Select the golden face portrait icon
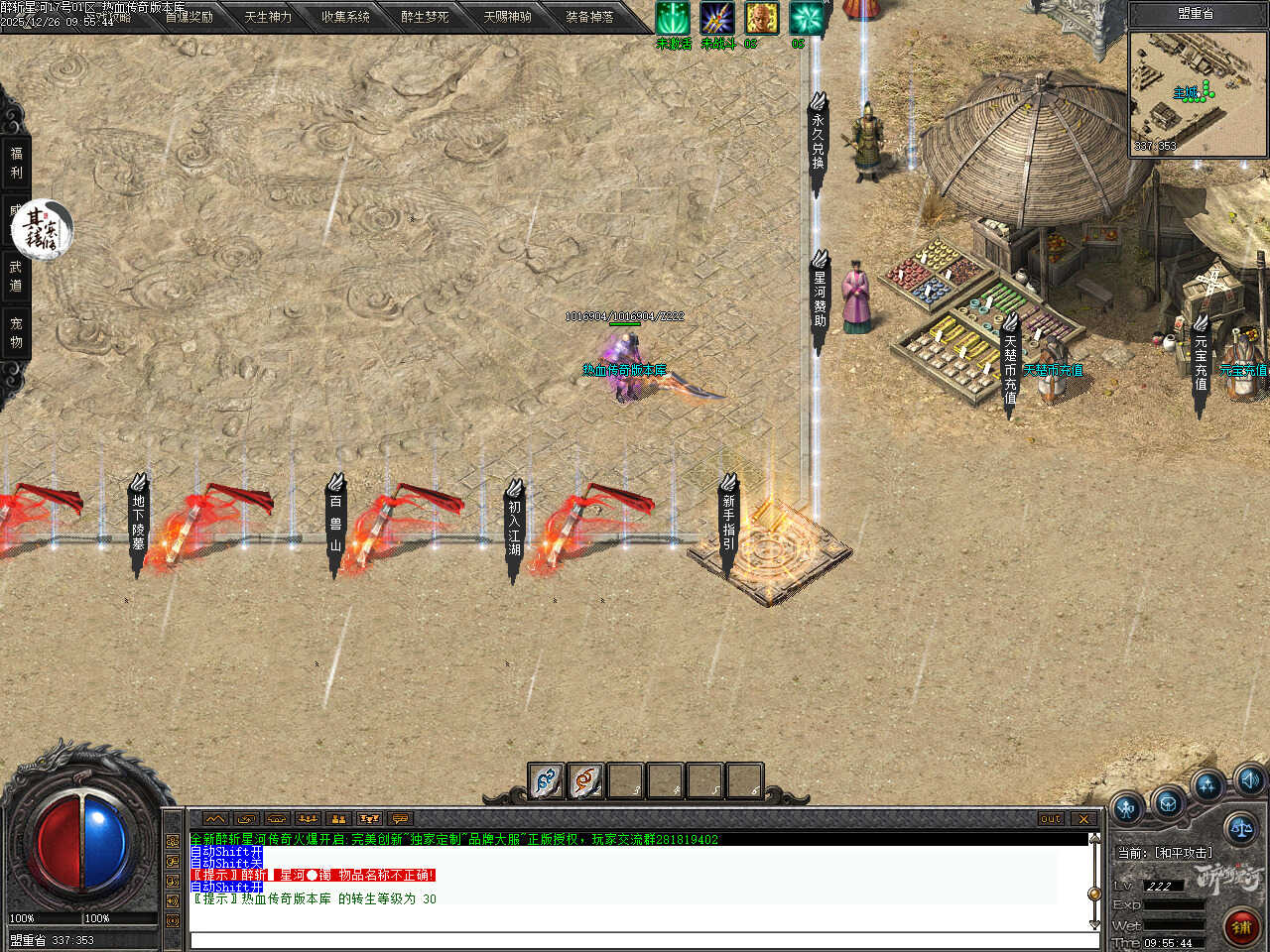Viewport: 1270px width, 952px height. click(761, 19)
